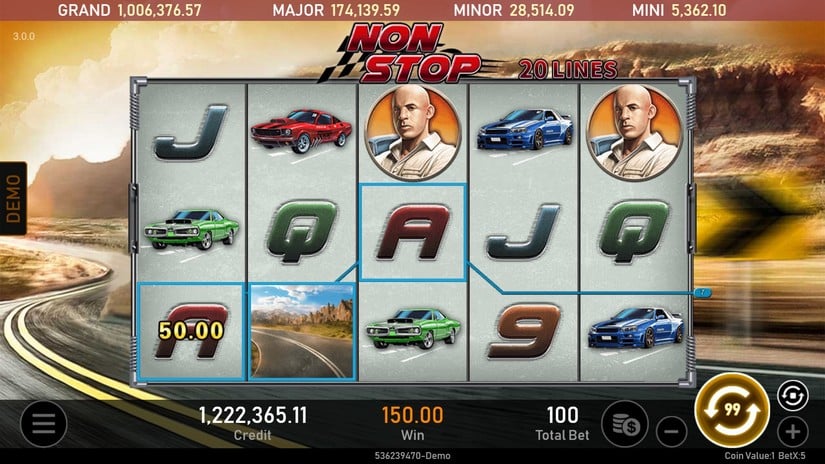
Task: Click the DEMO side tab
Action: pos(13,198)
